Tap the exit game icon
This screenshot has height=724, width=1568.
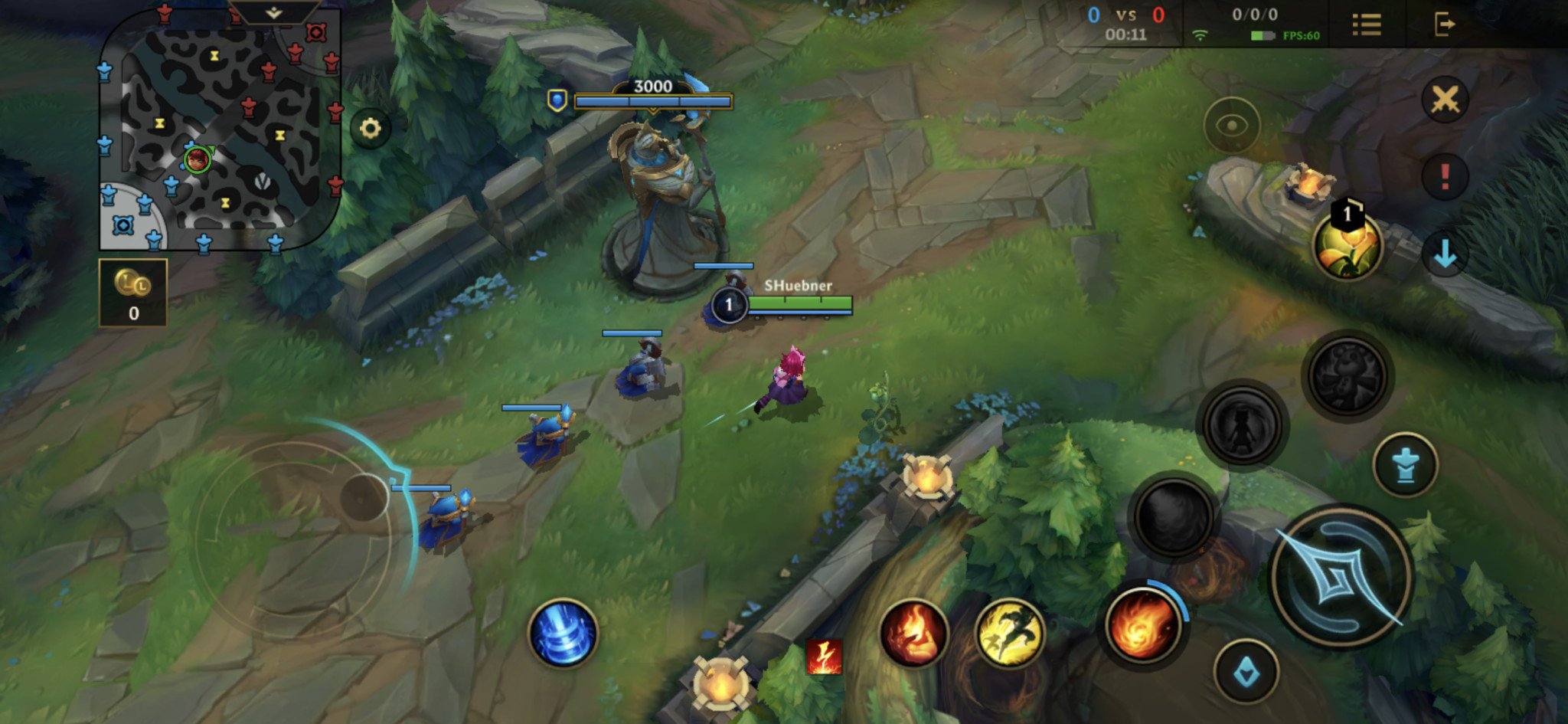pos(1444,25)
